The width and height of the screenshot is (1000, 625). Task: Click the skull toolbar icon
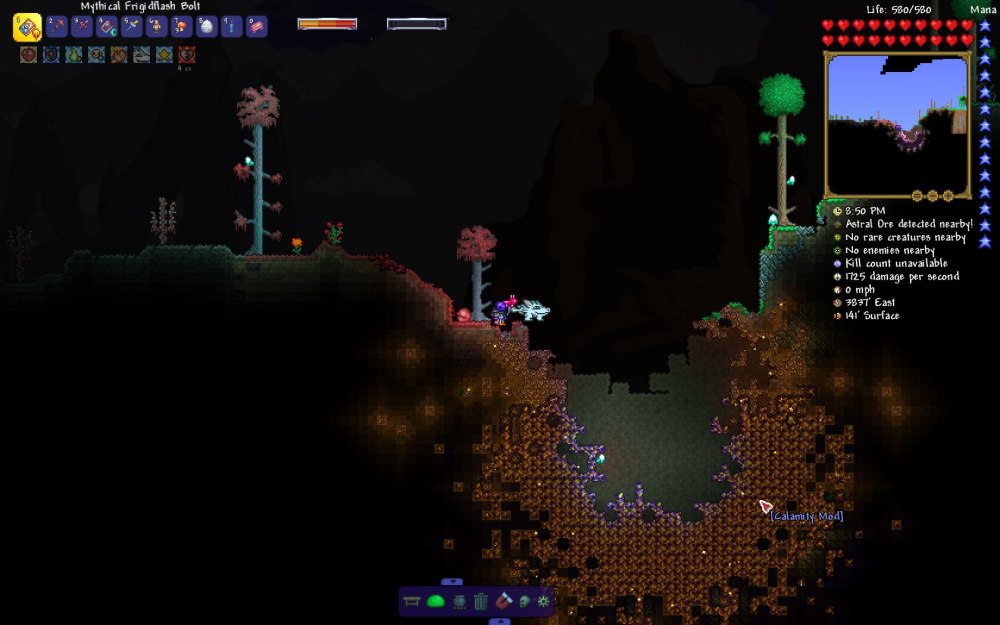tap(524, 601)
